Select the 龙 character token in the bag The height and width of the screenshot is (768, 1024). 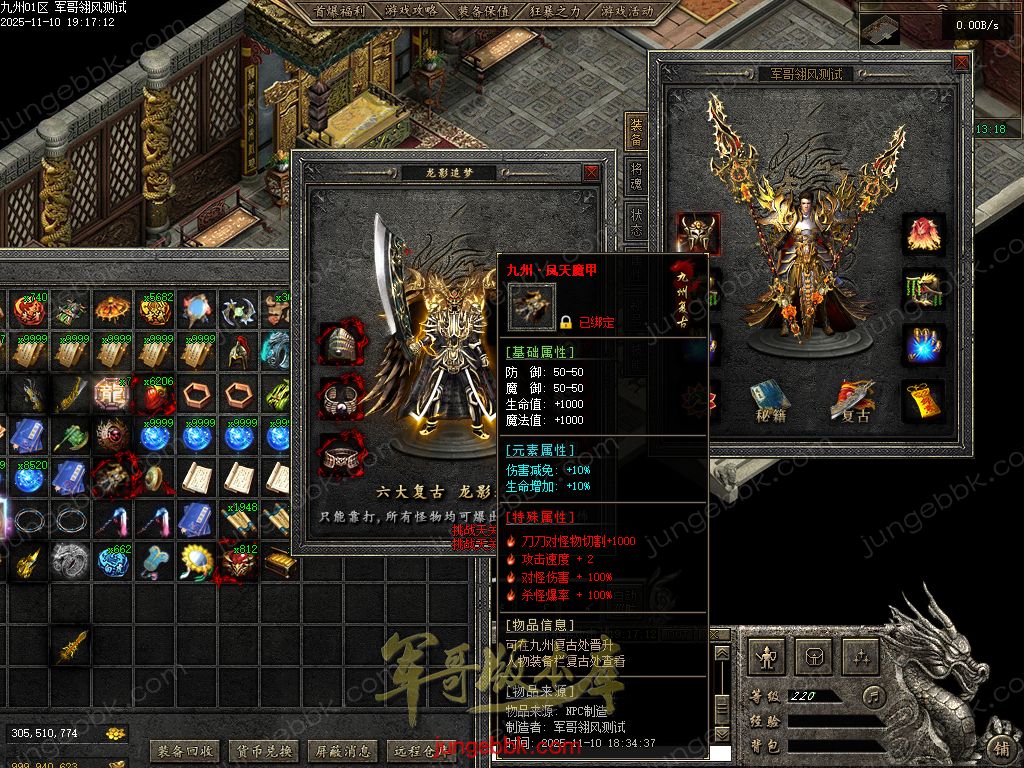113,392
